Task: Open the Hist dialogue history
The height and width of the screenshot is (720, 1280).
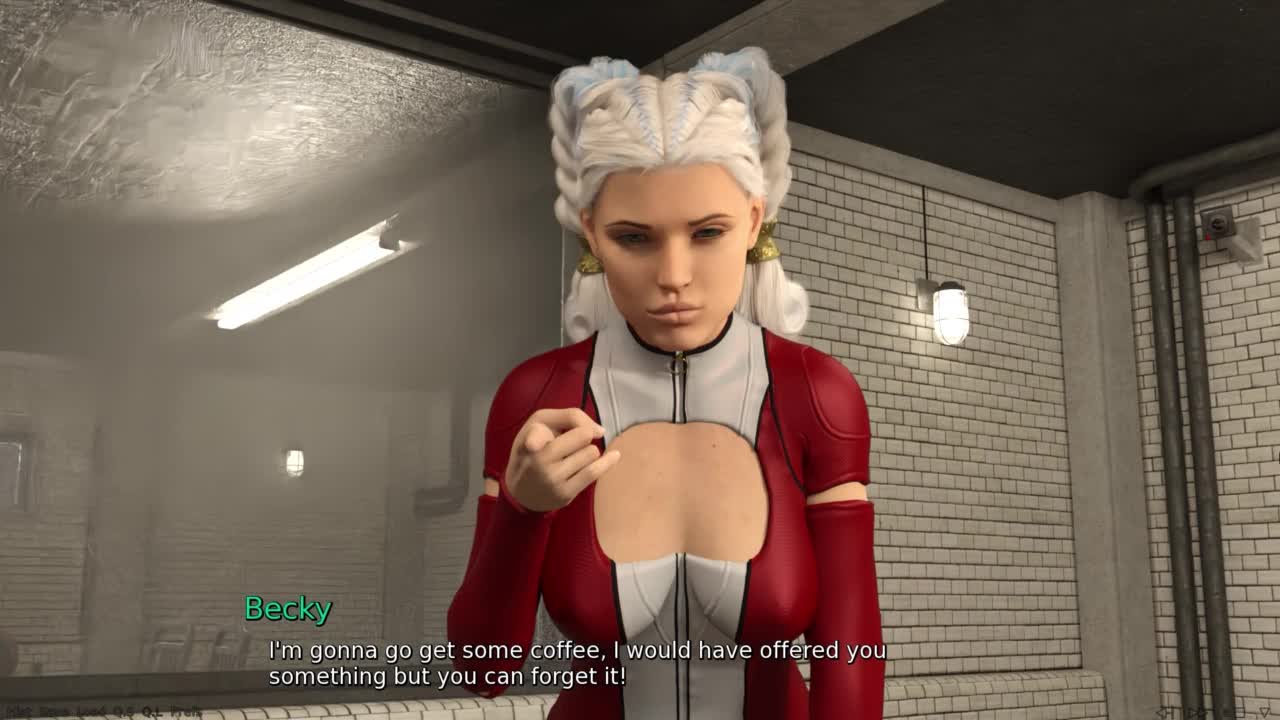Action: pos(18,713)
